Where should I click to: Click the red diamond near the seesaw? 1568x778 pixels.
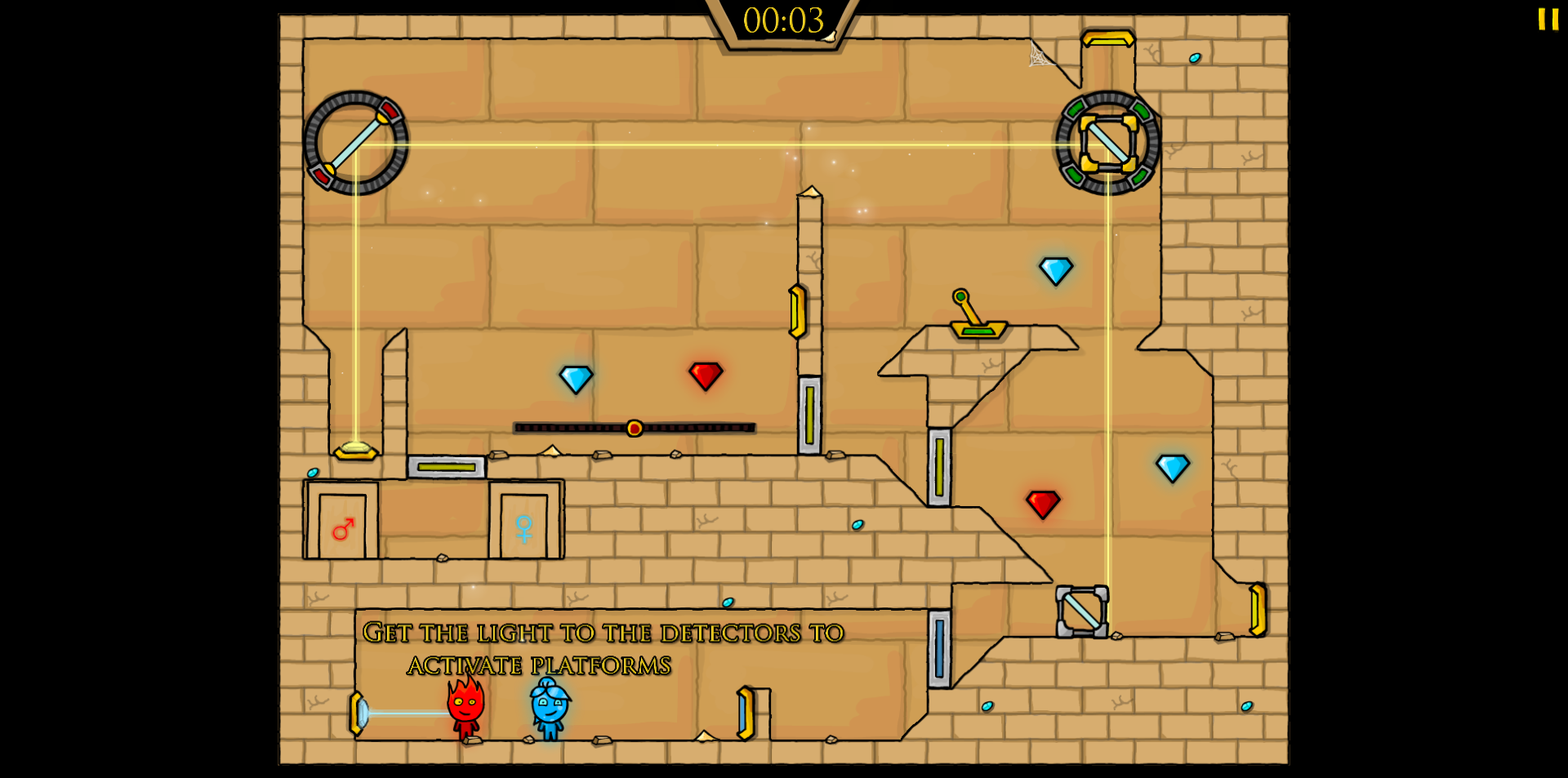[x=704, y=376]
